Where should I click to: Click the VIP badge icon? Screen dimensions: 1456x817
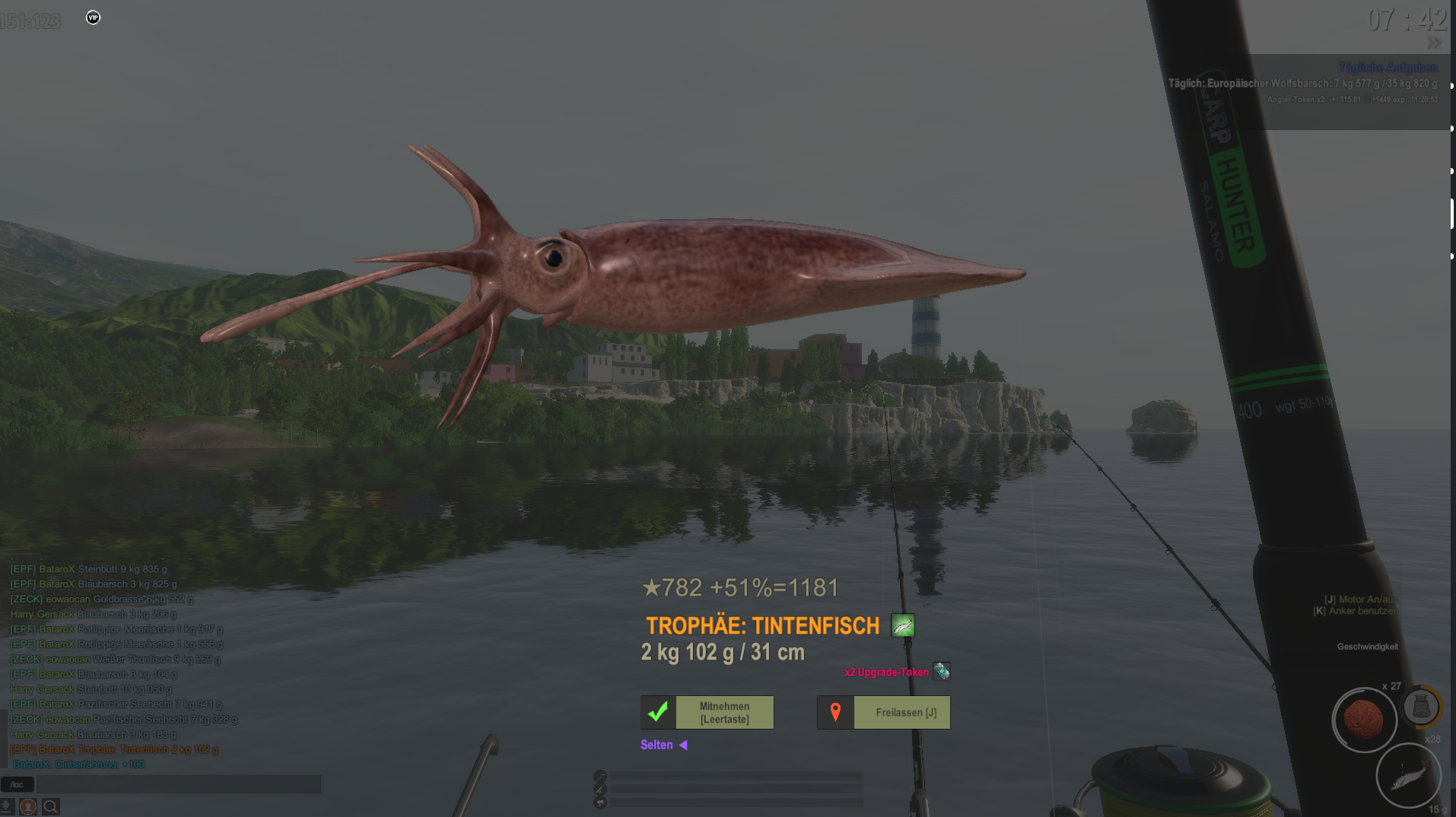93,17
